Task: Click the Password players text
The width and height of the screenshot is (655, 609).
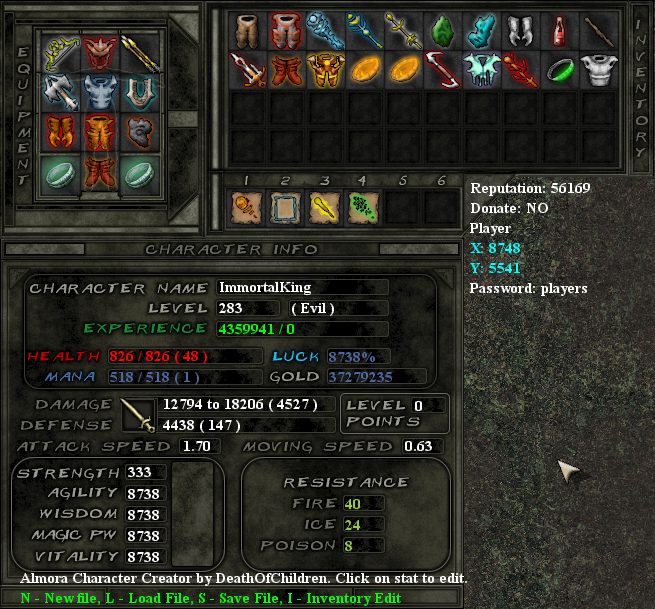Action: [x=528, y=289]
